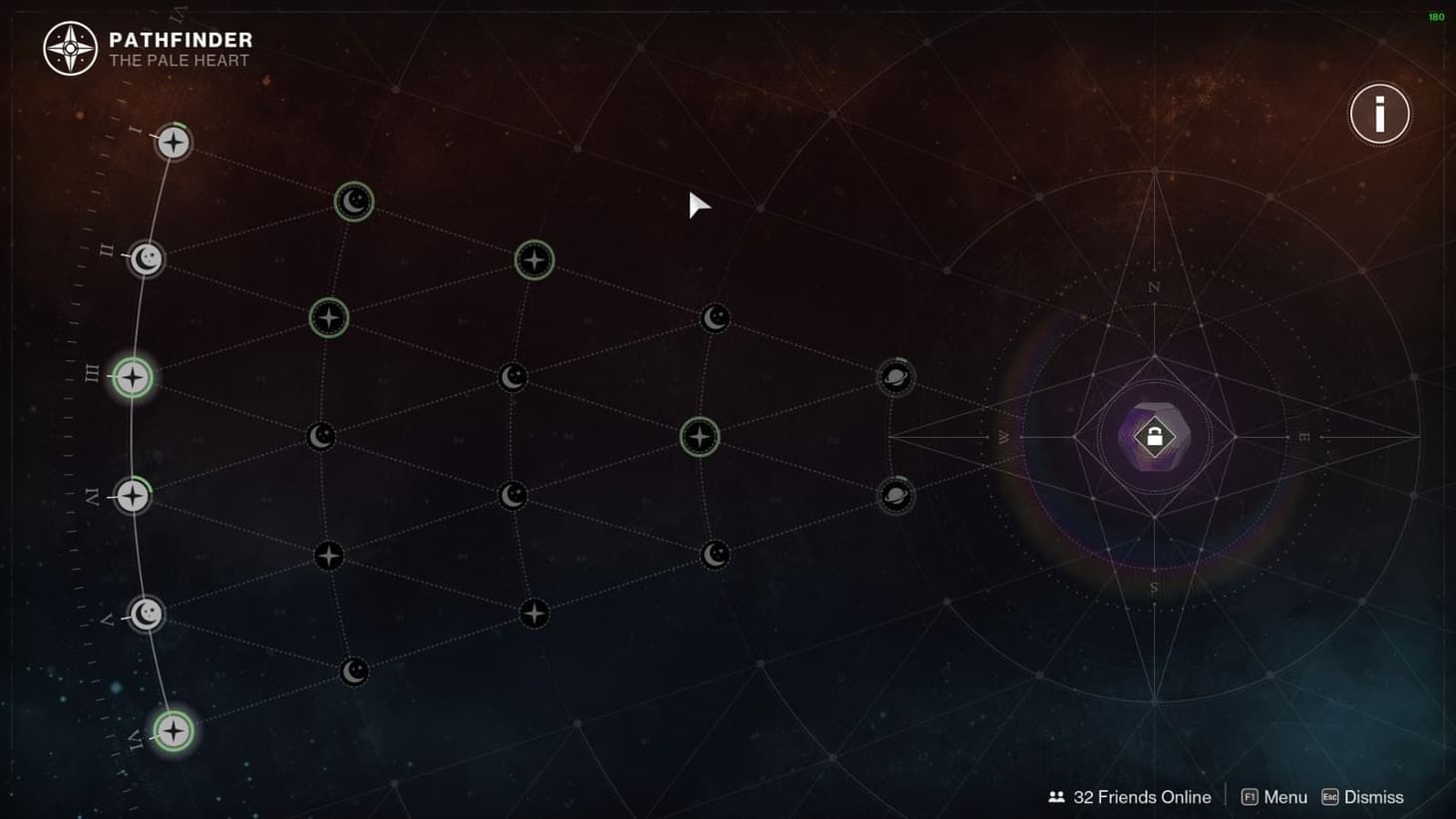This screenshot has height=819, width=1456.
Task: Click the upper Saturn planet node
Action: (895, 376)
